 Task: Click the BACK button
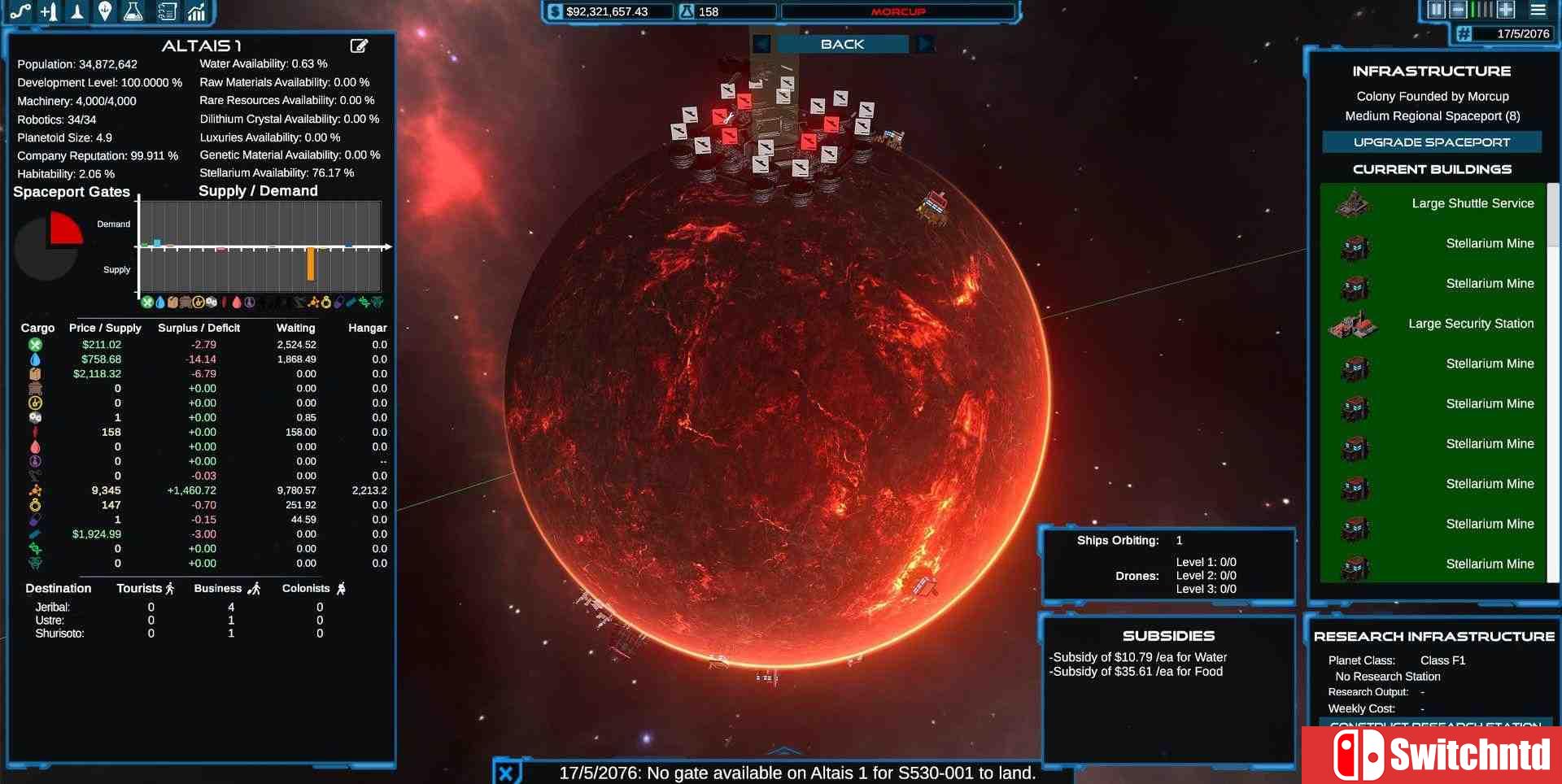point(842,44)
